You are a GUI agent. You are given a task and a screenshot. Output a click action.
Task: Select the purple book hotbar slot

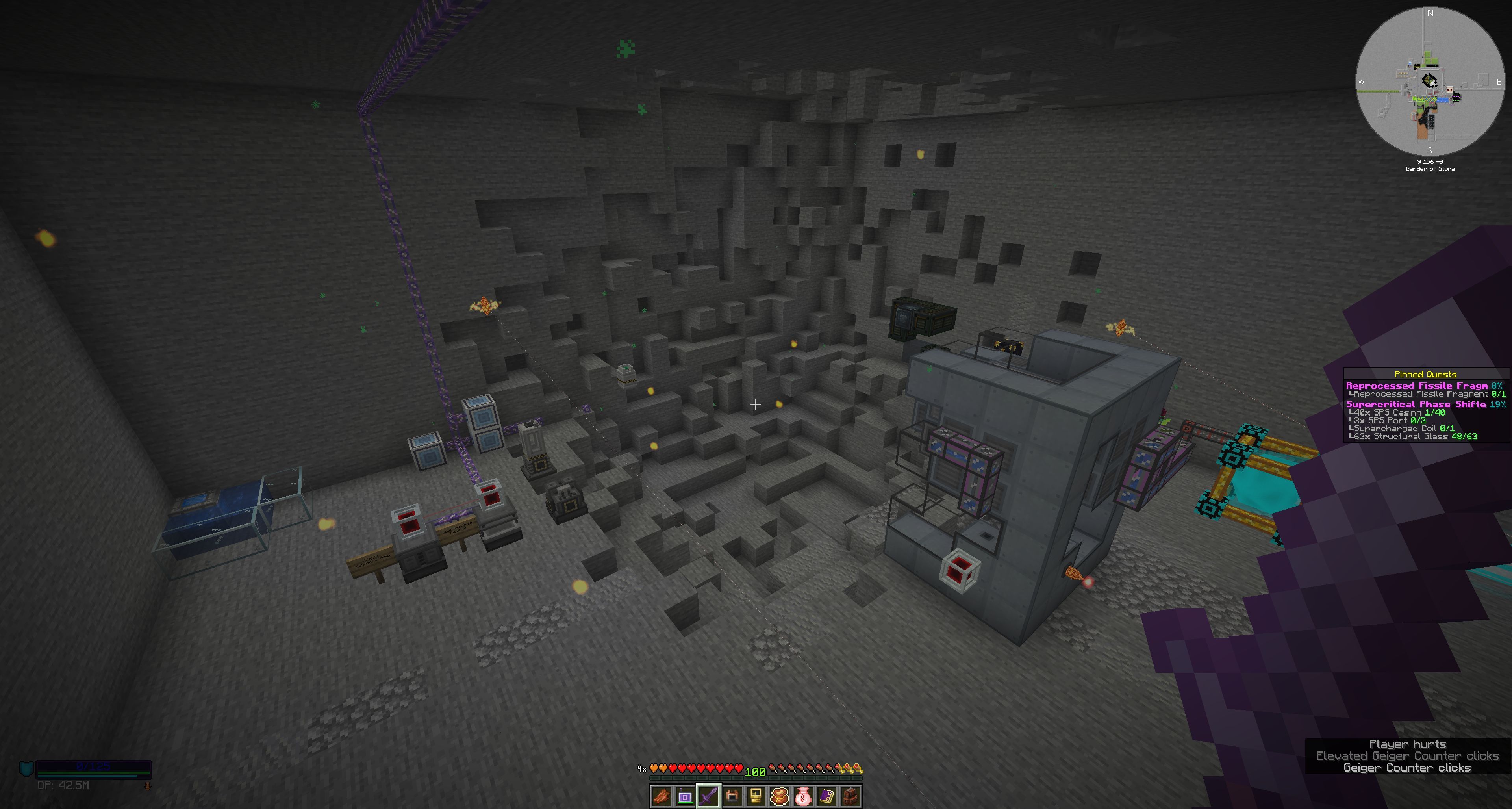pyautogui.click(x=827, y=797)
